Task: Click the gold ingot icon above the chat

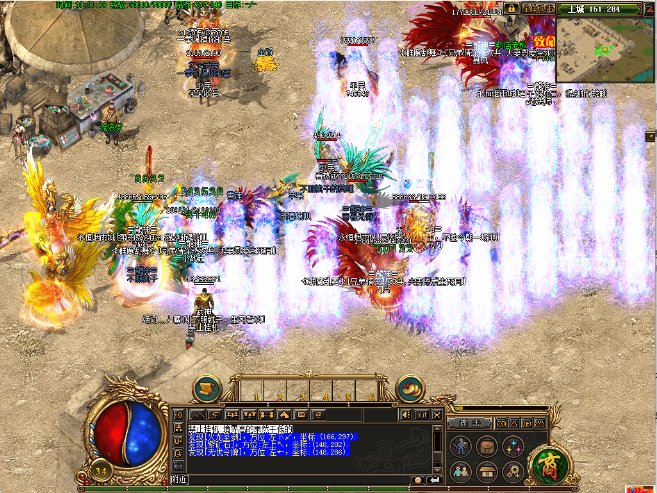Action: [409, 387]
